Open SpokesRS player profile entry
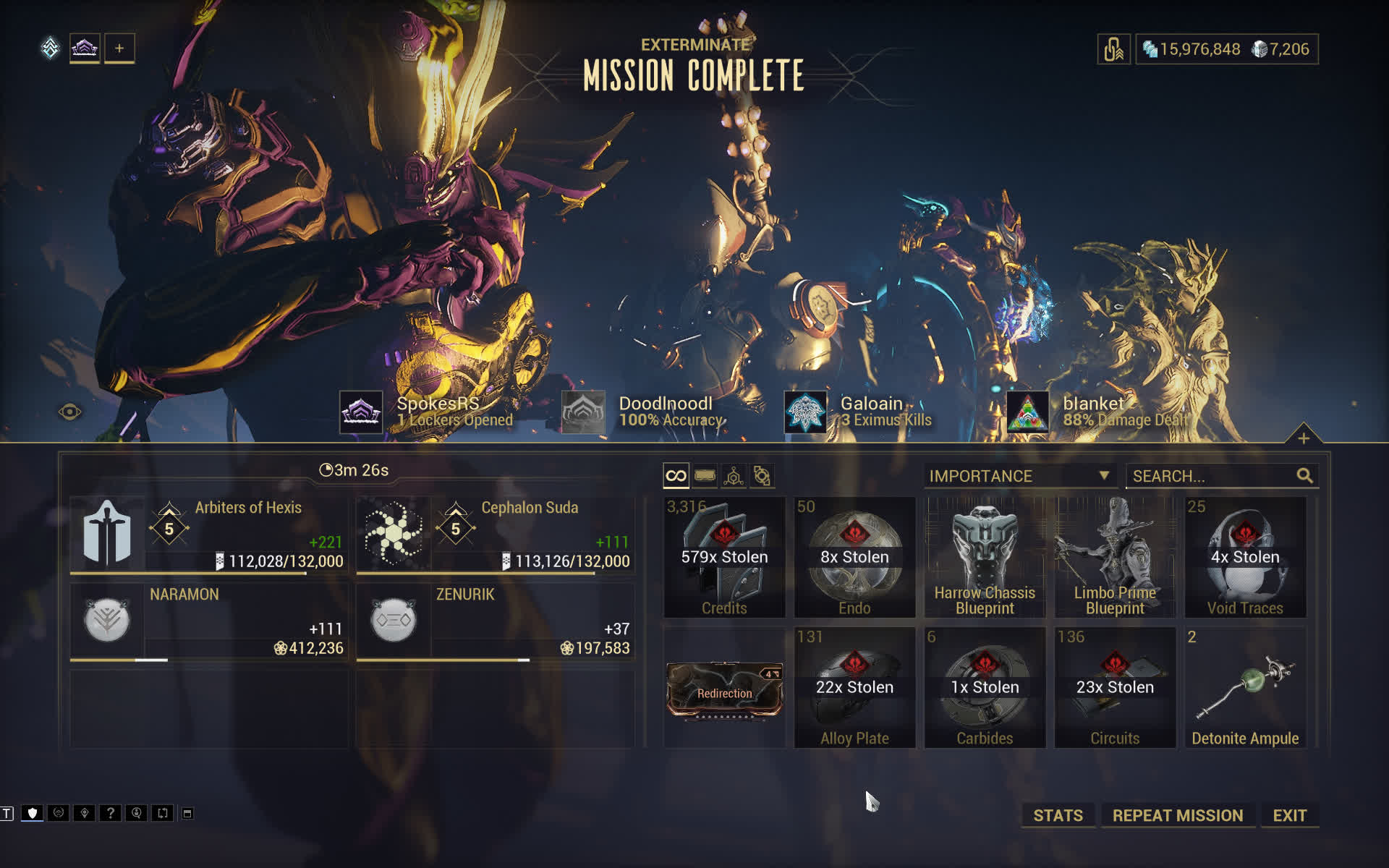The height and width of the screenshot is (868, 1389). tap(427, 412)
